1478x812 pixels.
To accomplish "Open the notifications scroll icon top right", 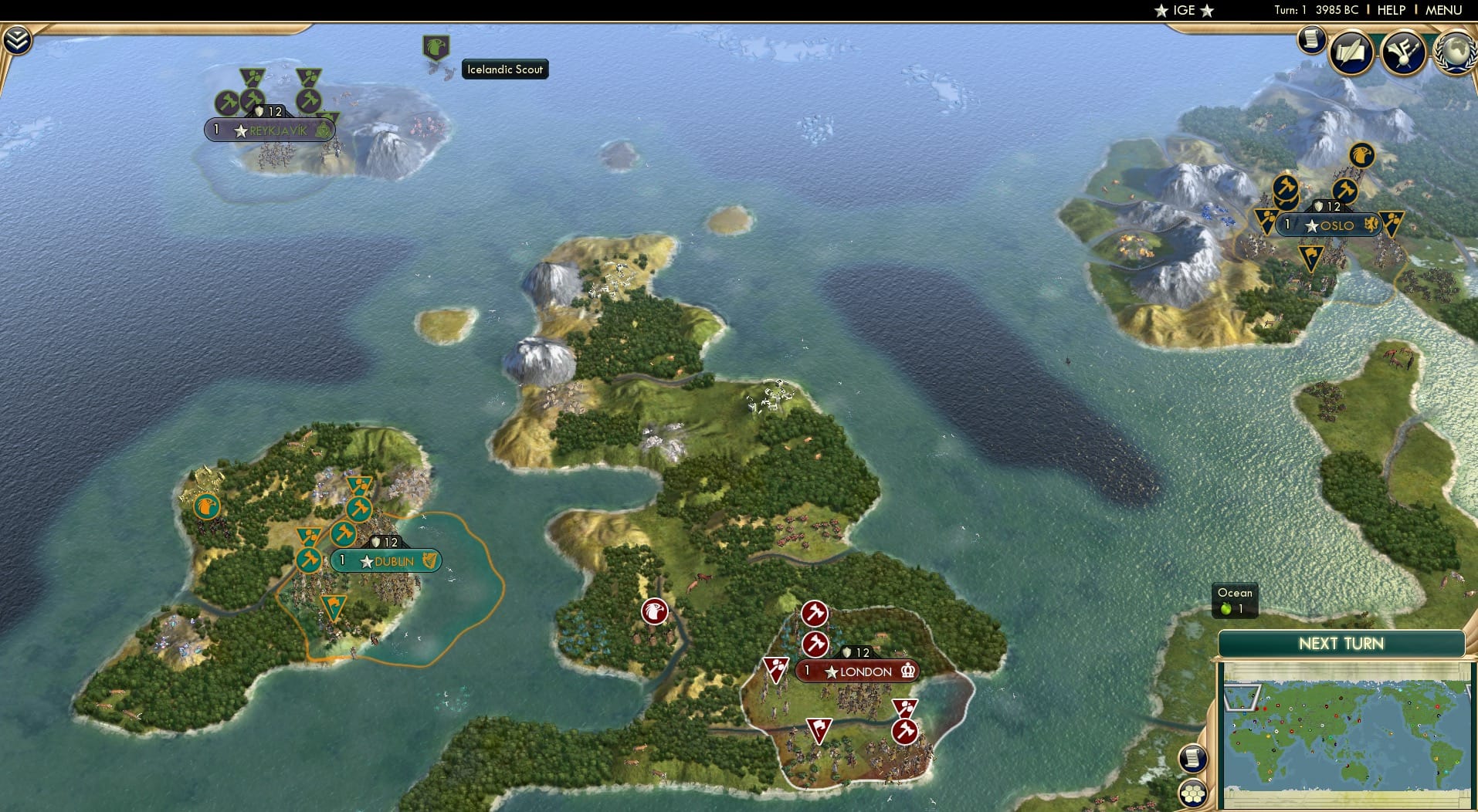I will (1310, 40).
